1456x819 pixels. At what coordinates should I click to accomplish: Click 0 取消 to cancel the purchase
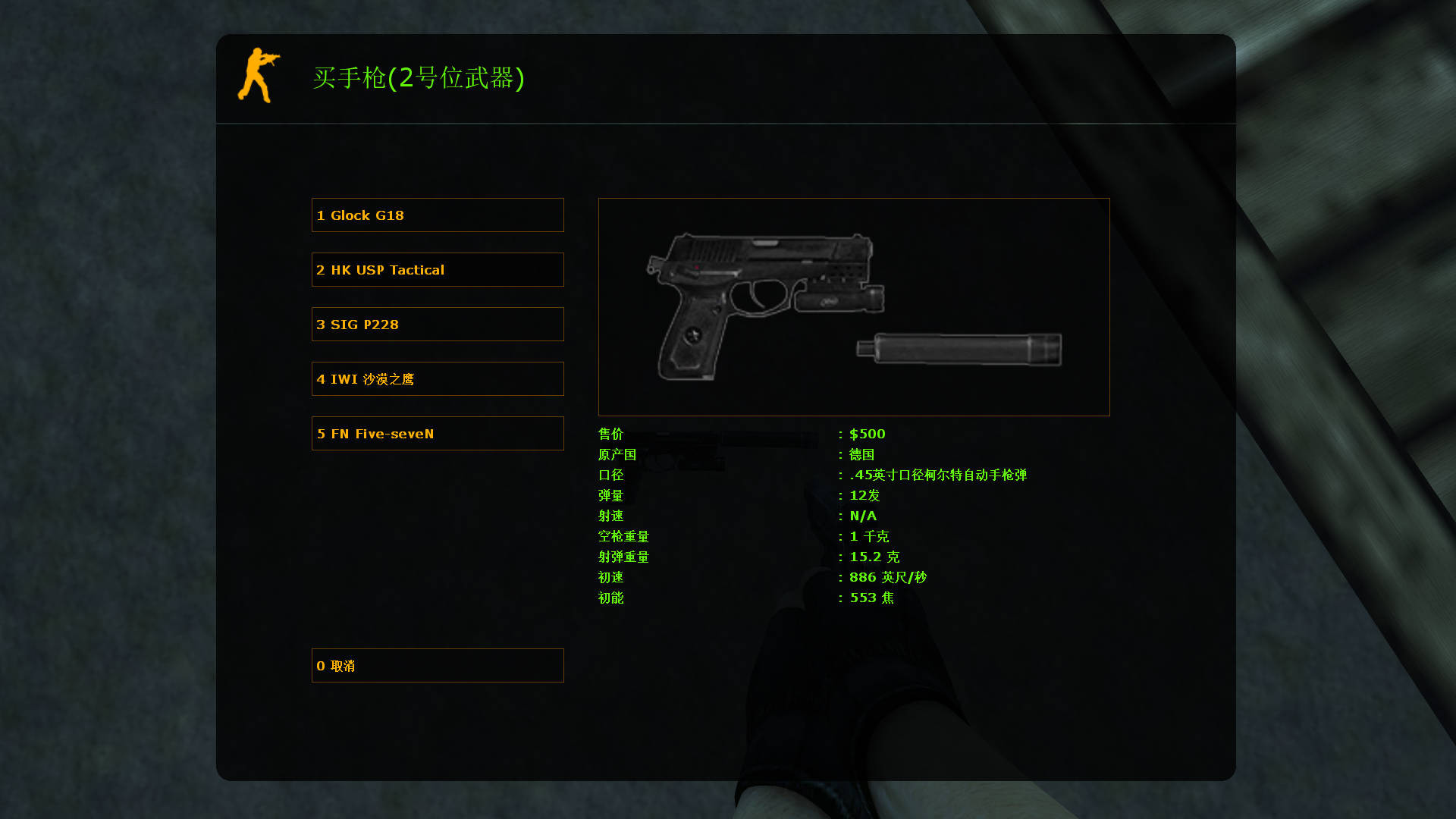coord(438,665)
